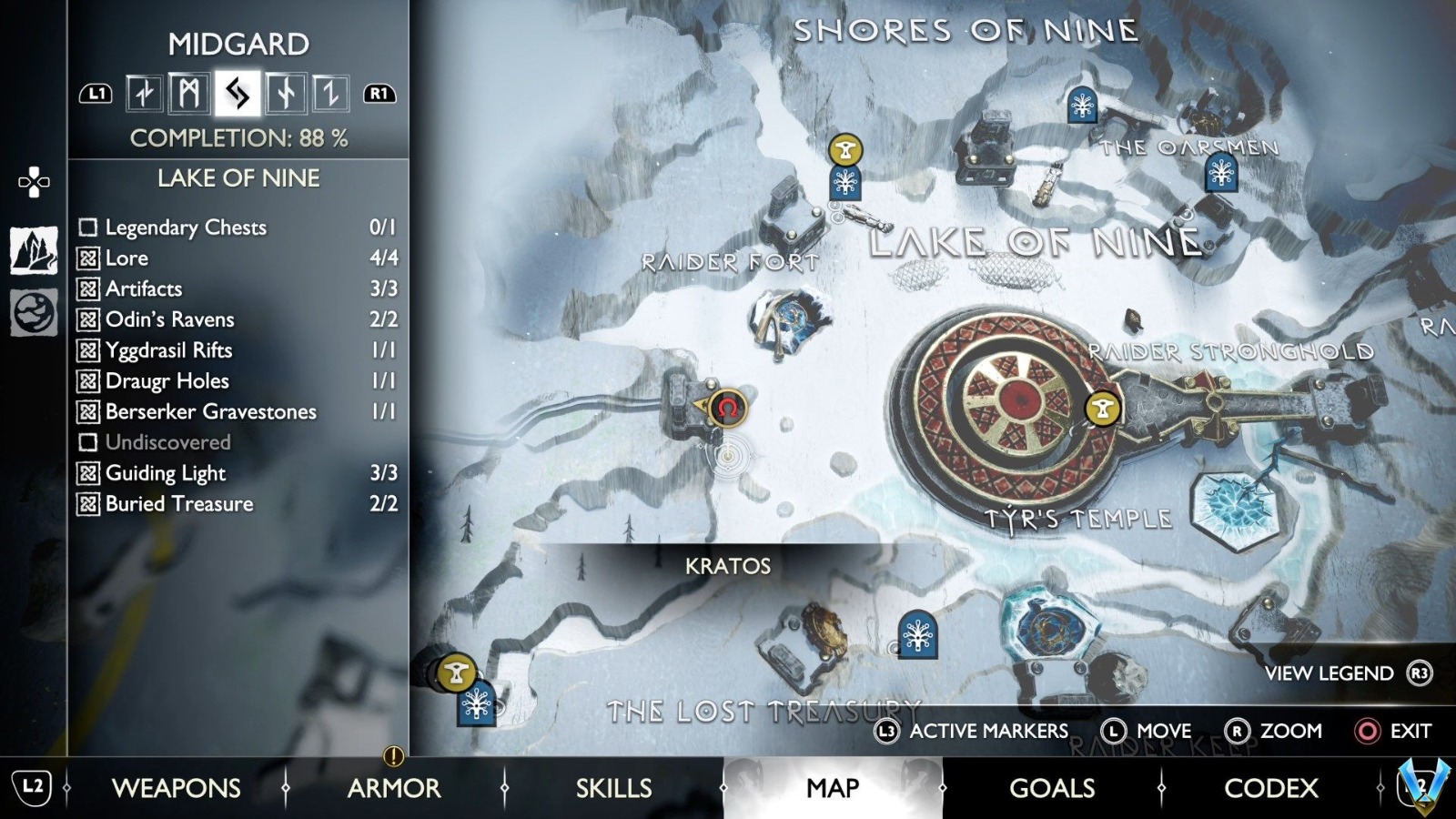
Task: Choose the highlighted Midgard realm rune
Action: click(x=238, y=94)
